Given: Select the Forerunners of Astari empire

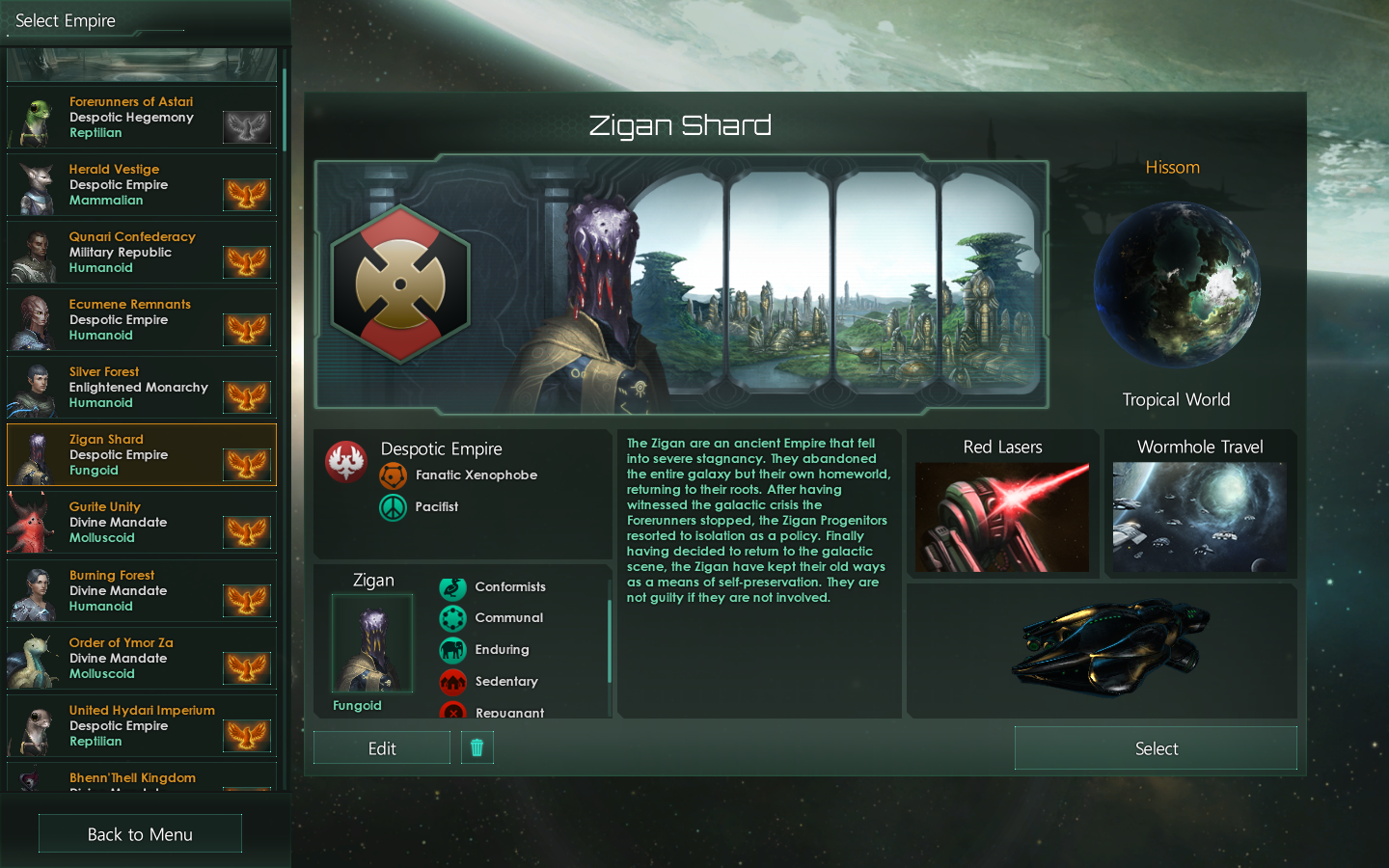Looking at the screenshot, I should [x=141, y=117].
